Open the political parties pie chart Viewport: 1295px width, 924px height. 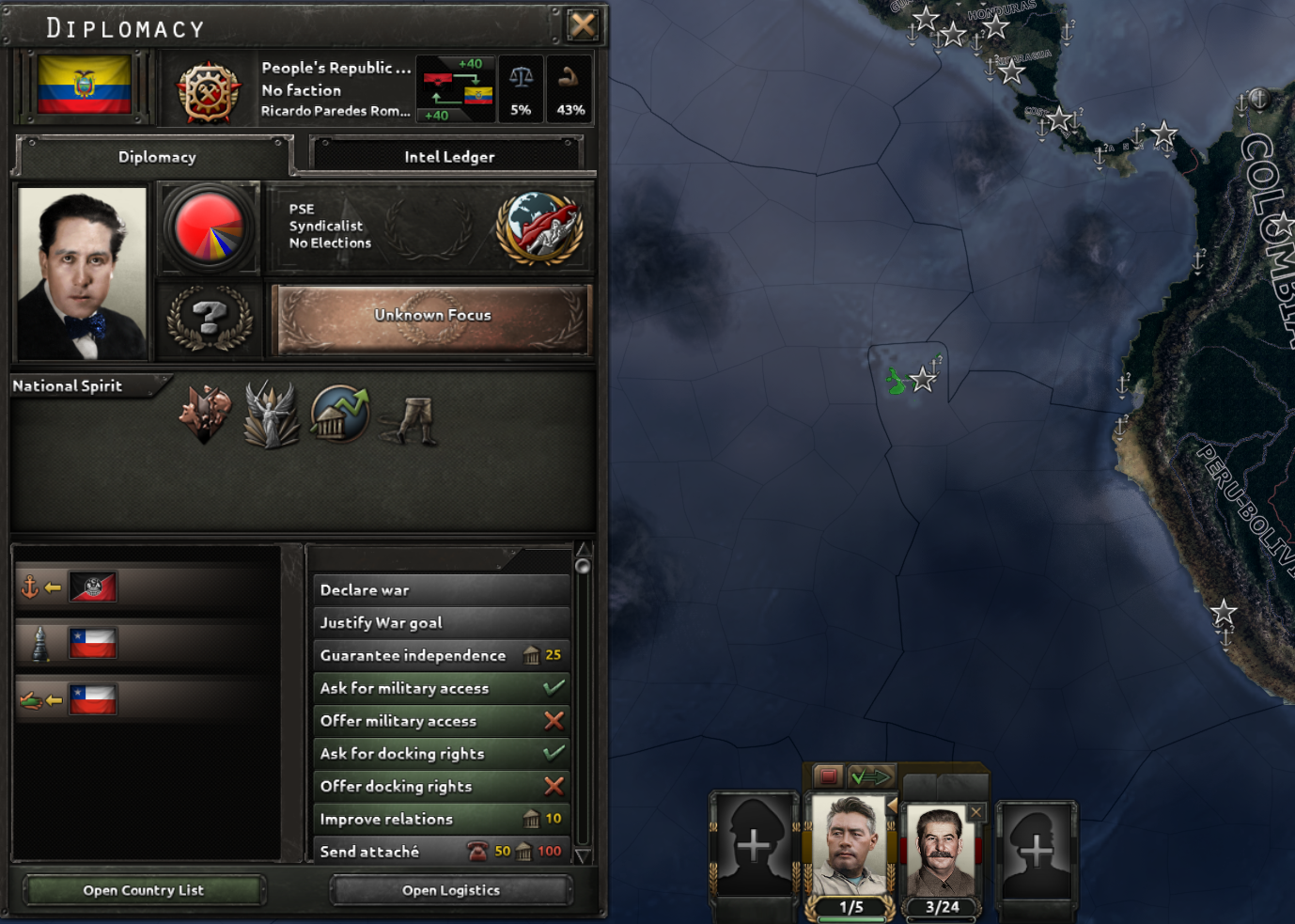pos(209,227)
